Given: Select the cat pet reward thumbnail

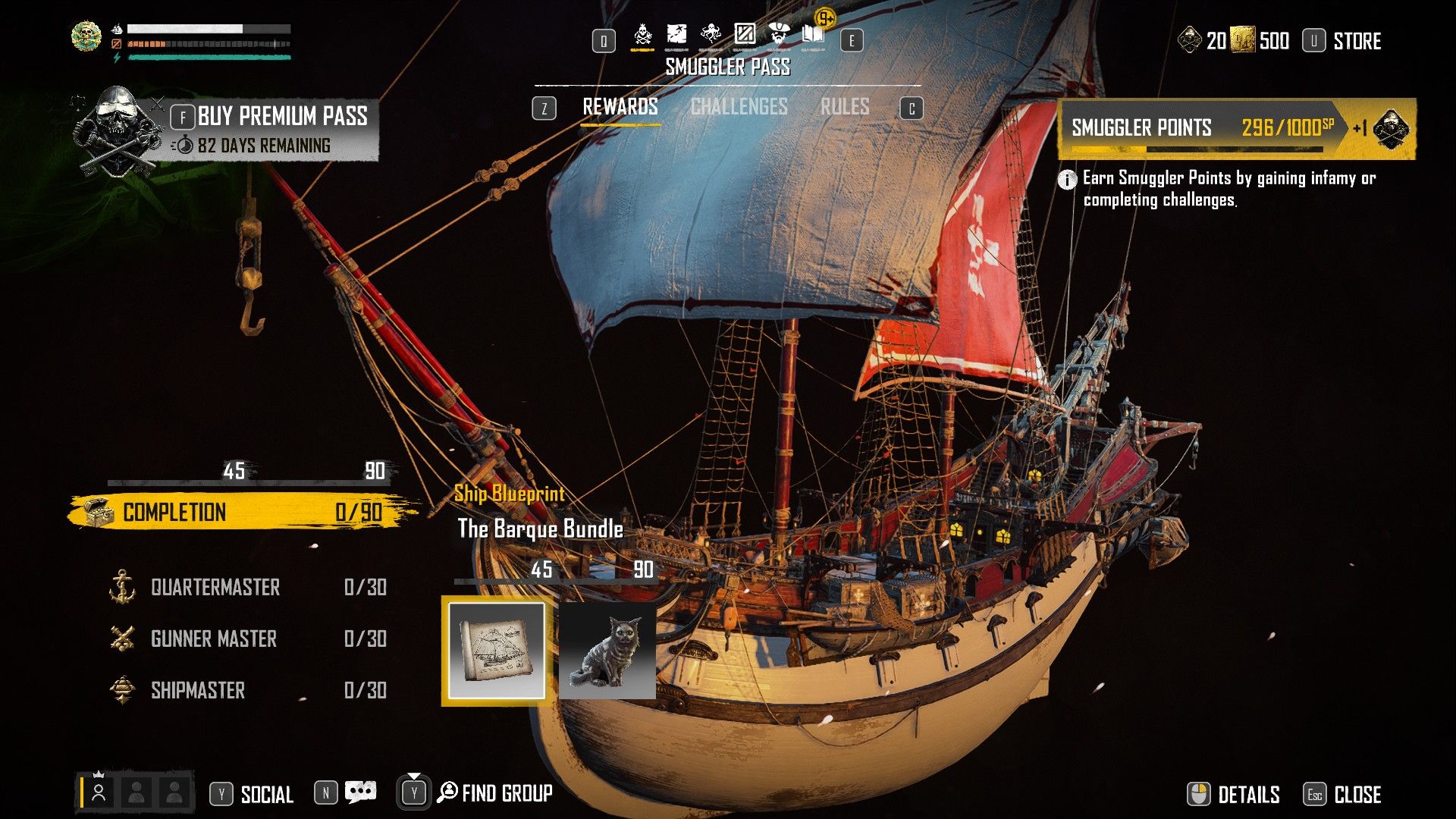Looking at the screenshot, I should click(607, 651).
